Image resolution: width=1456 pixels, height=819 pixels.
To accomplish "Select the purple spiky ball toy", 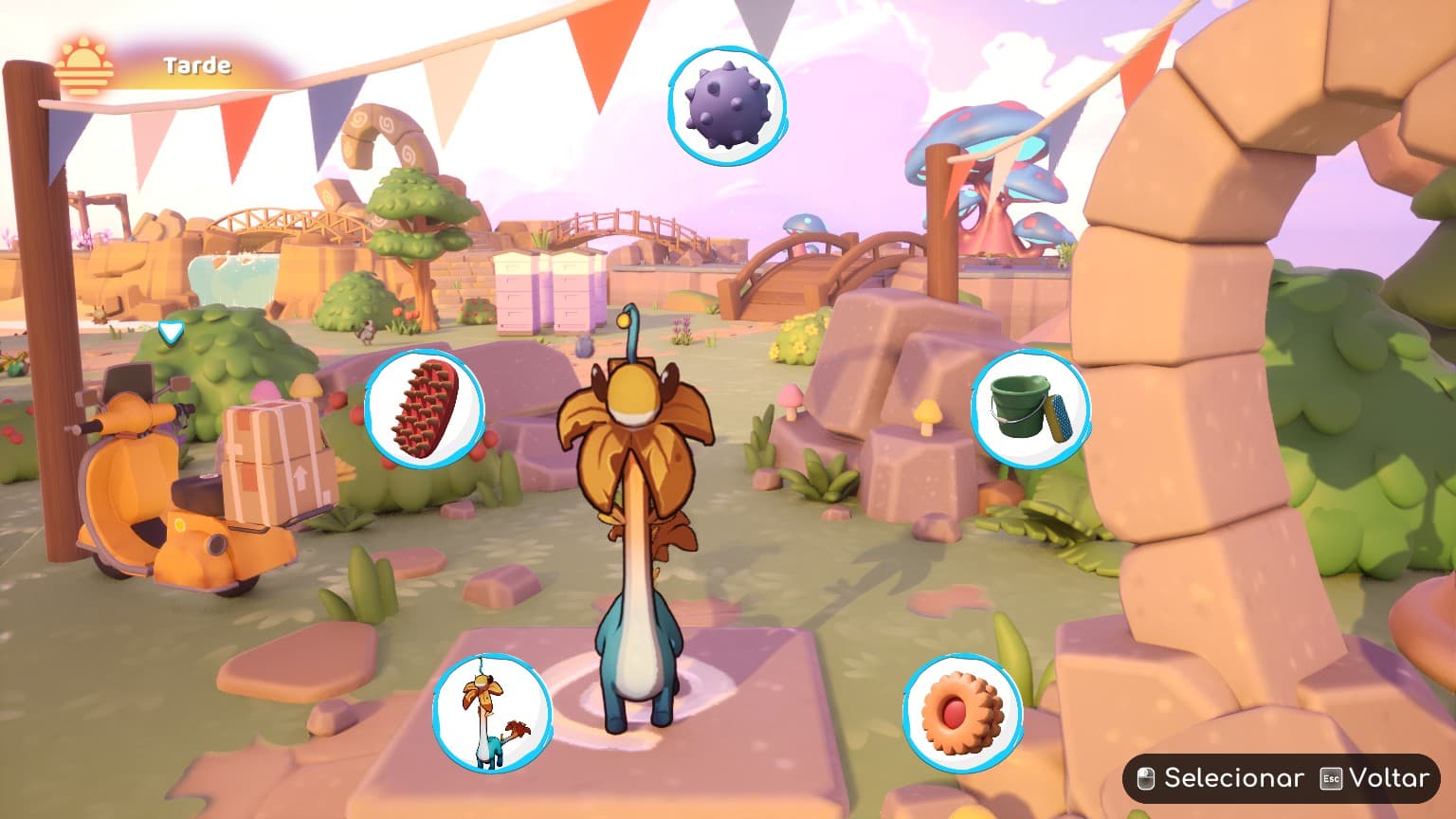I will [727, 104].
